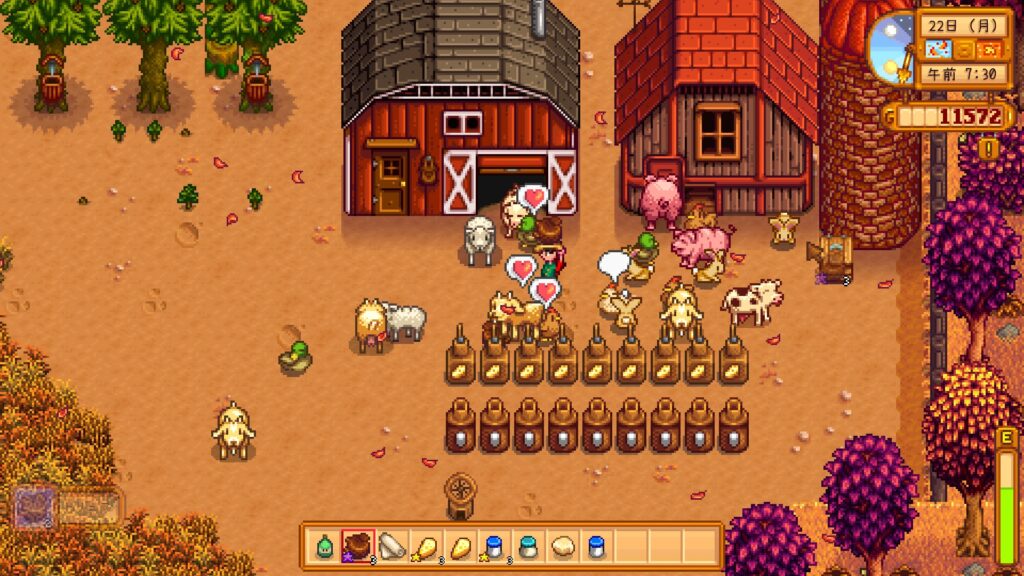Image resolution: width=1024 pixels, height=576 pixels.
Task: Select the plain cheese wedge without star
Action: (461, 547)
